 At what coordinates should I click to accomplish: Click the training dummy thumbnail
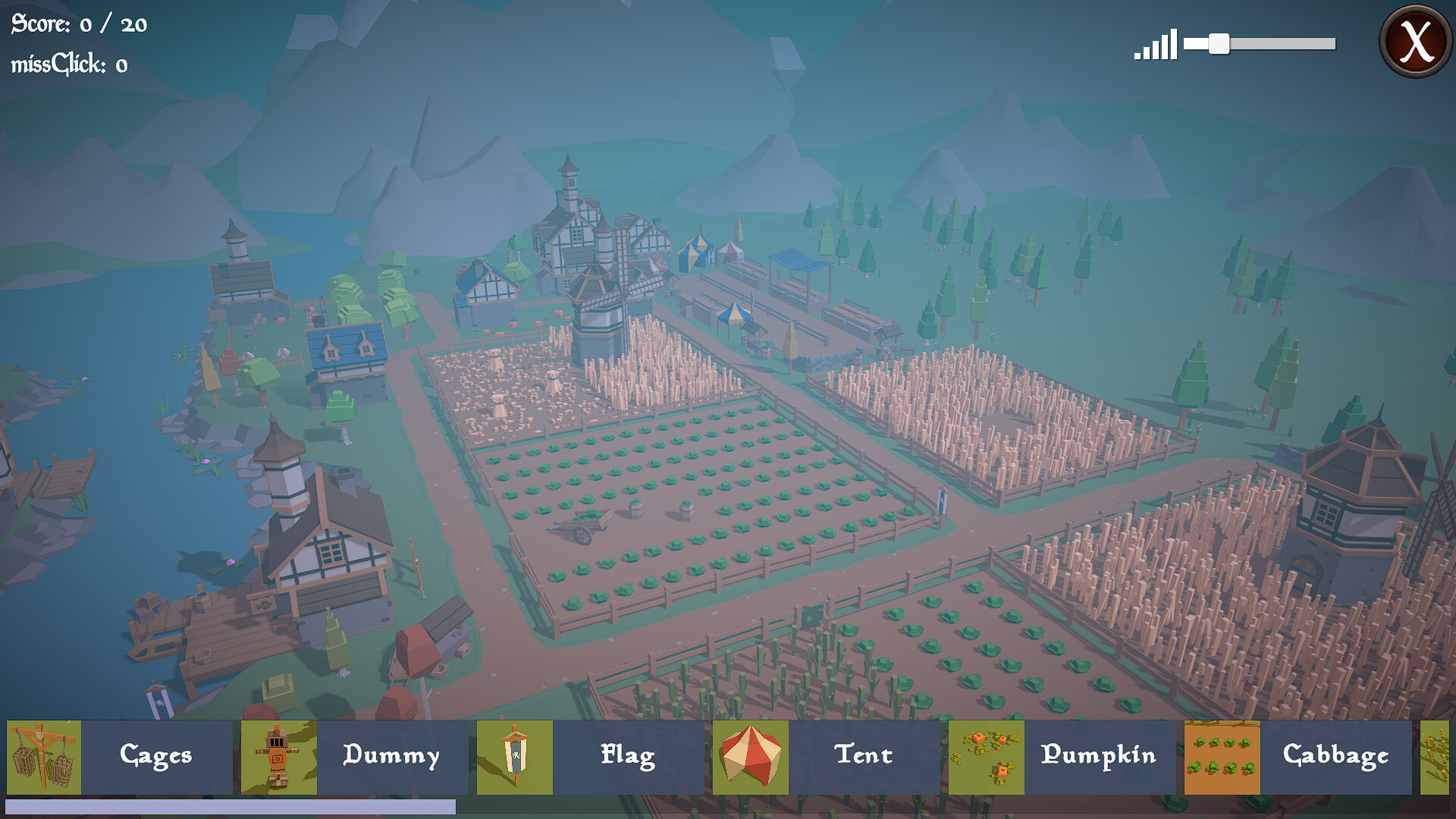tap(279, 757)
